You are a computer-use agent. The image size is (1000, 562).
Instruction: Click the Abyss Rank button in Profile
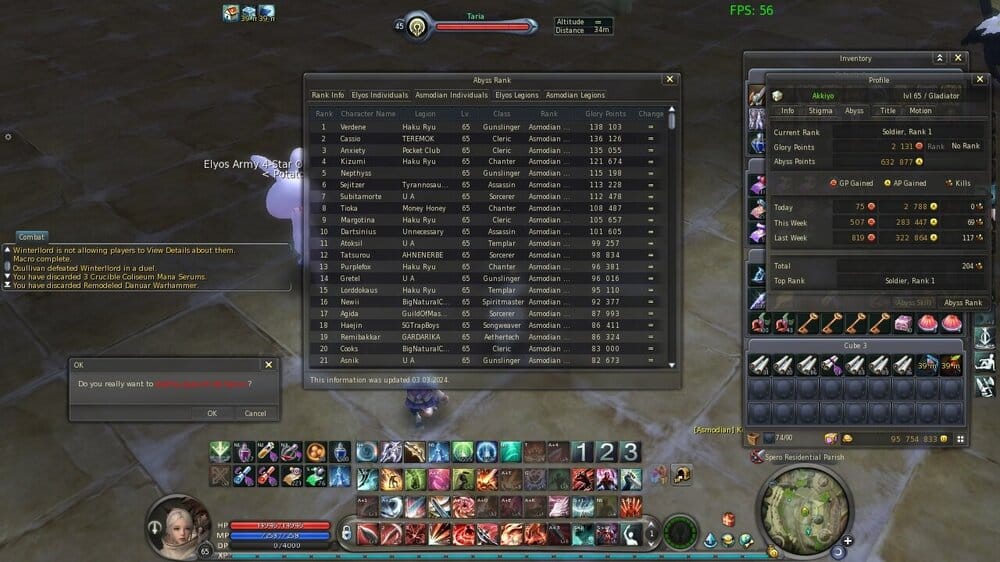coord(963,302)
